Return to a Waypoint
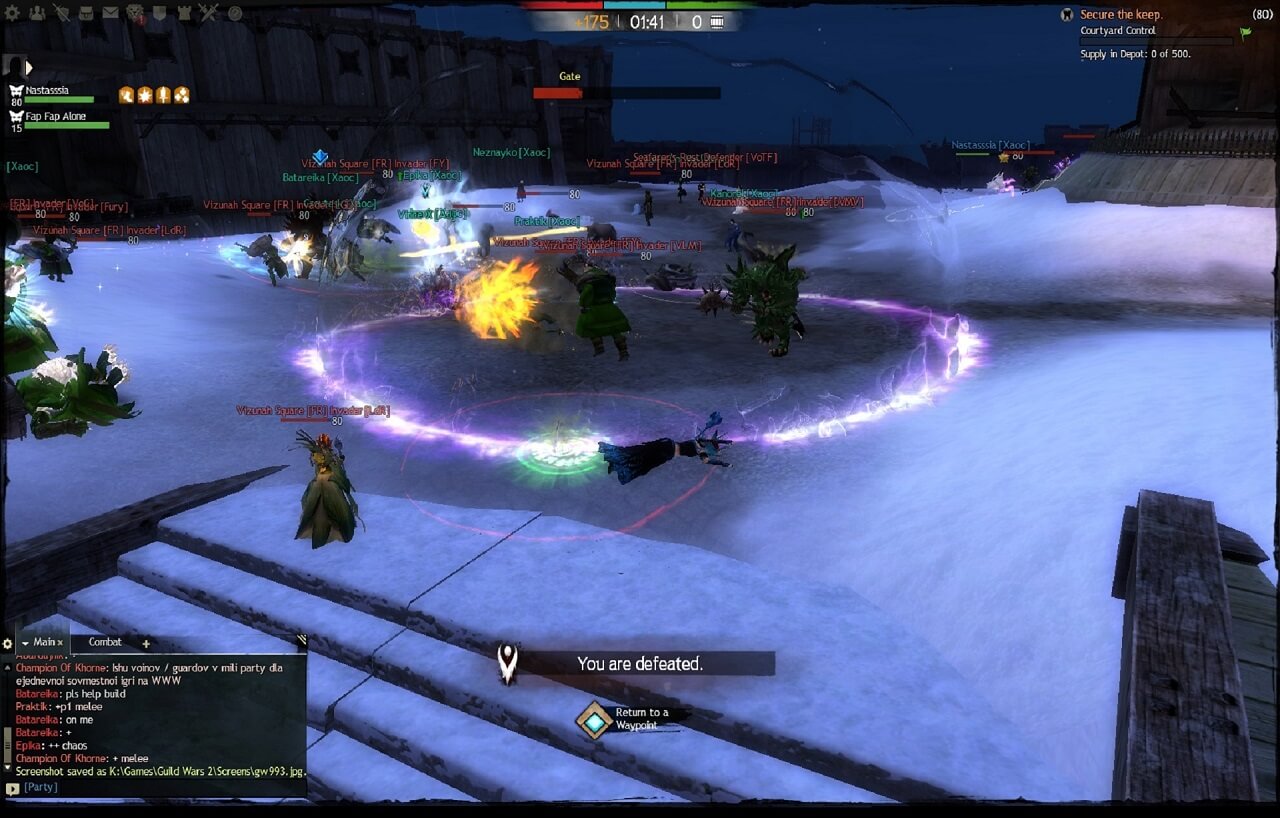Image resolution: width=1280 pixels, height=818 pixels. click(x=595, y=720)
